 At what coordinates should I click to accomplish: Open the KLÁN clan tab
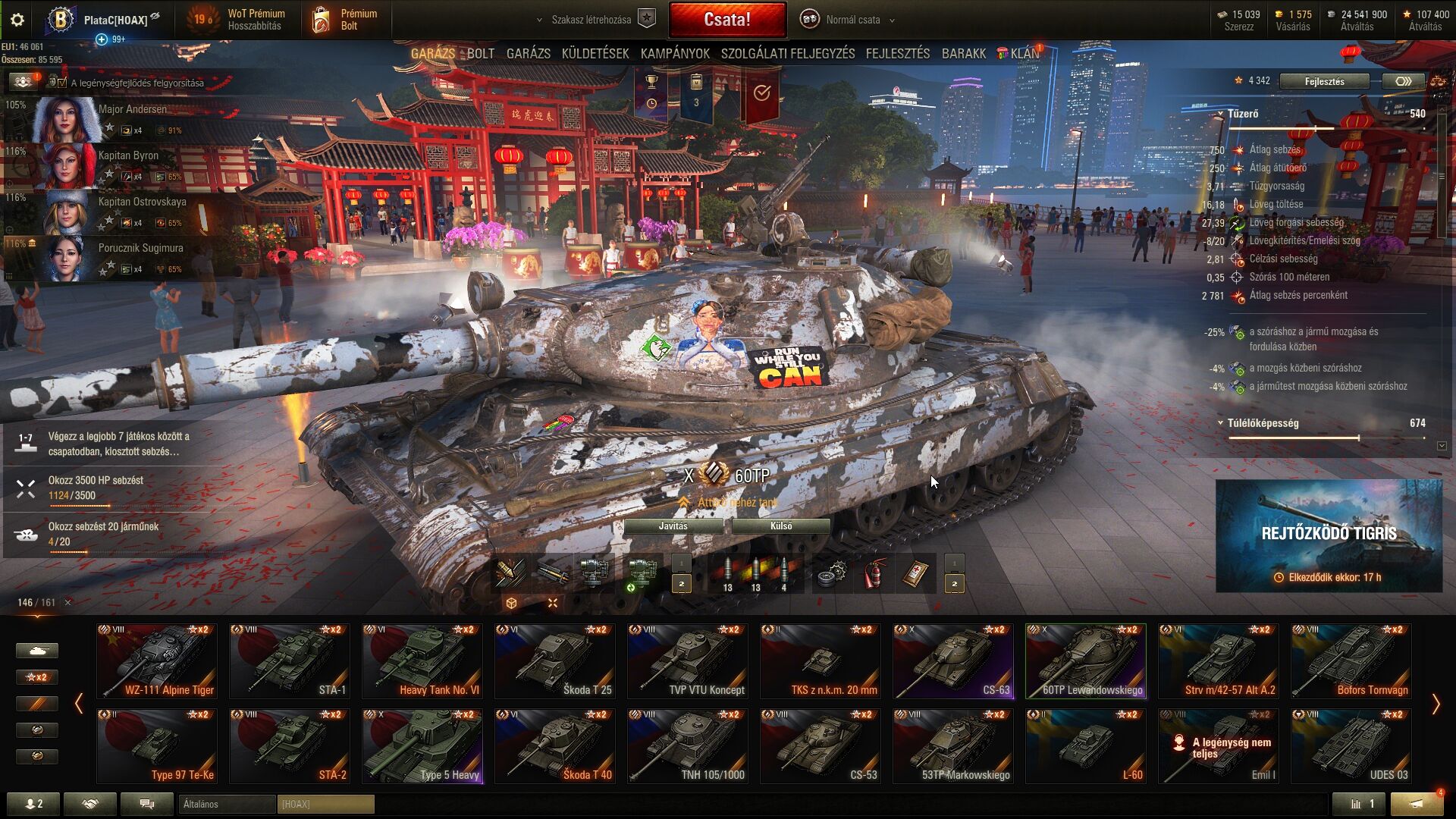[1024, 54]
